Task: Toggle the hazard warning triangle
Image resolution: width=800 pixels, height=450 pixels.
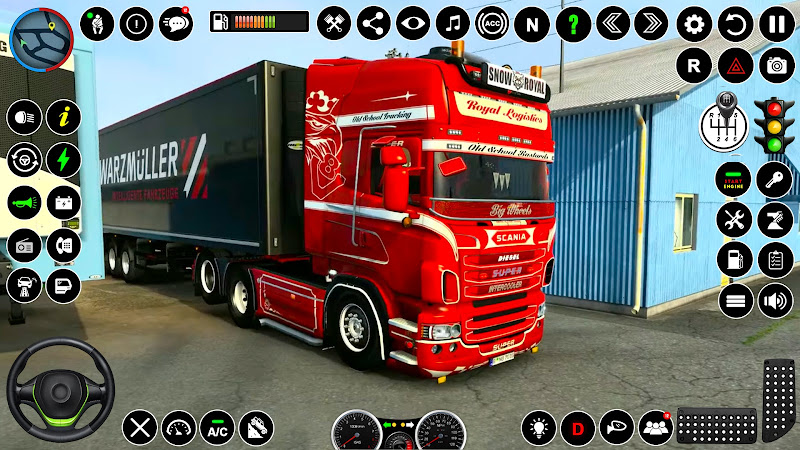Action: click(734, 66)
